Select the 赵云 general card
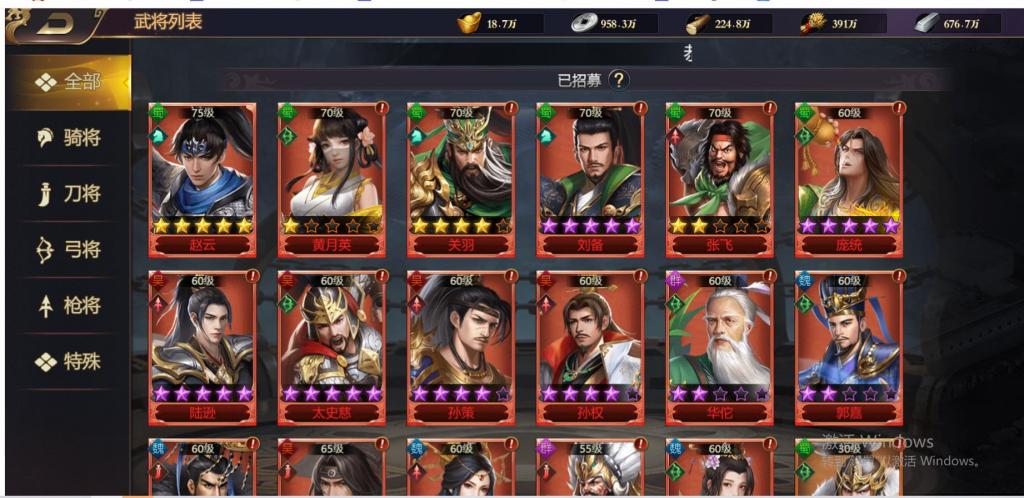 pos(202,177)
